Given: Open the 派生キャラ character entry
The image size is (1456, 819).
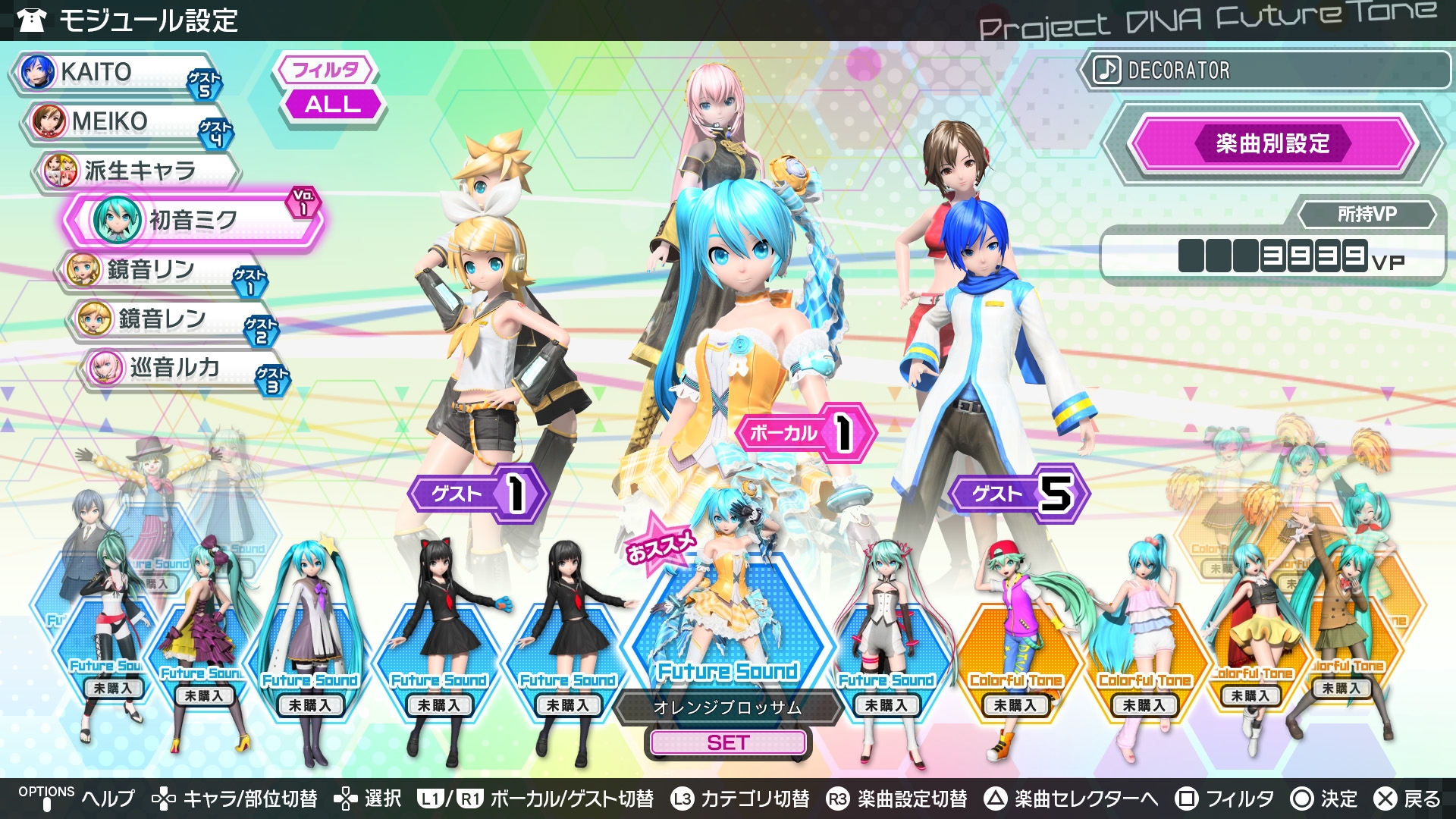Looking at the screenshot, I should [x=136, y=171].
